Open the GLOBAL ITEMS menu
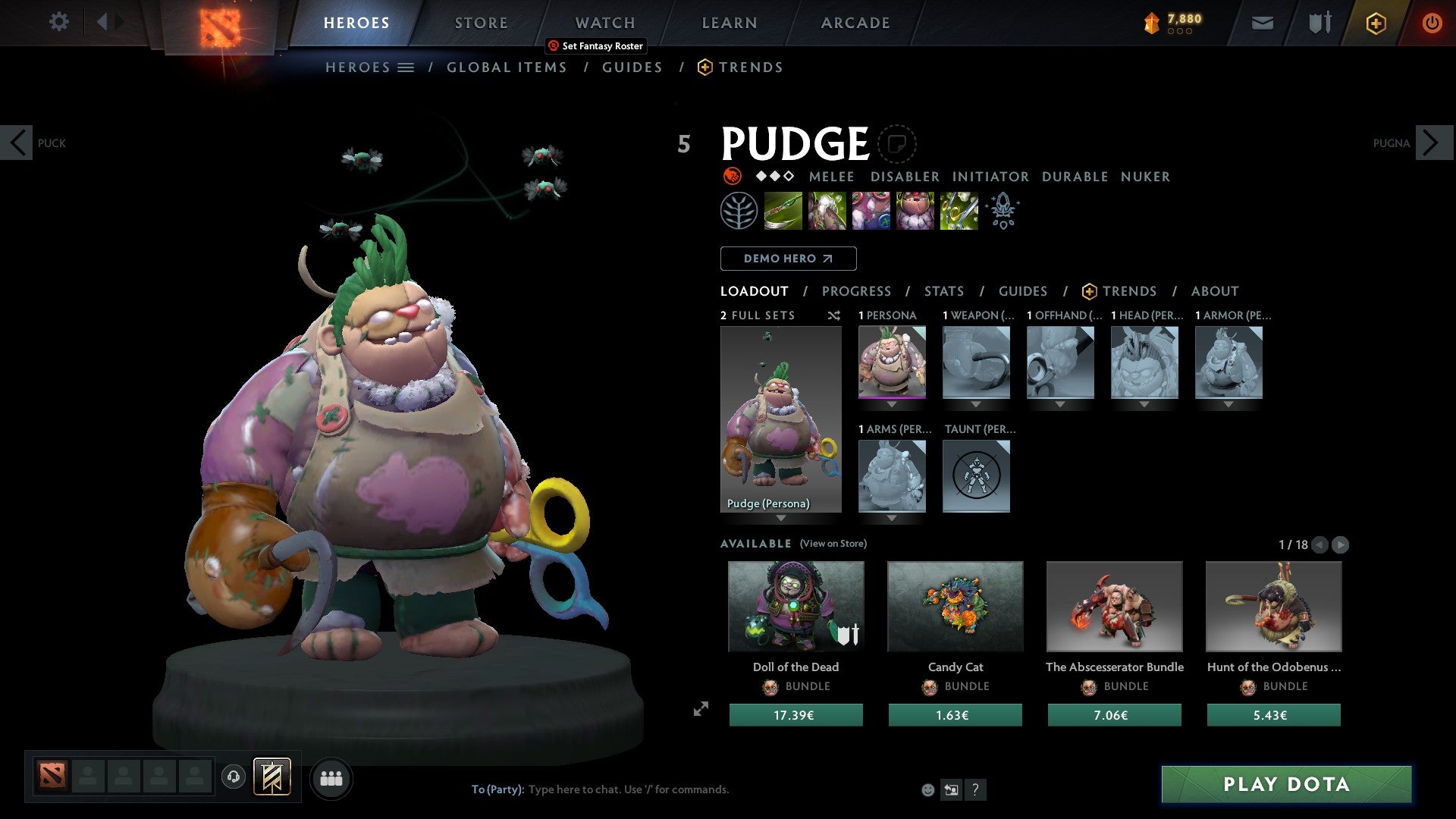 click(507, 67)
